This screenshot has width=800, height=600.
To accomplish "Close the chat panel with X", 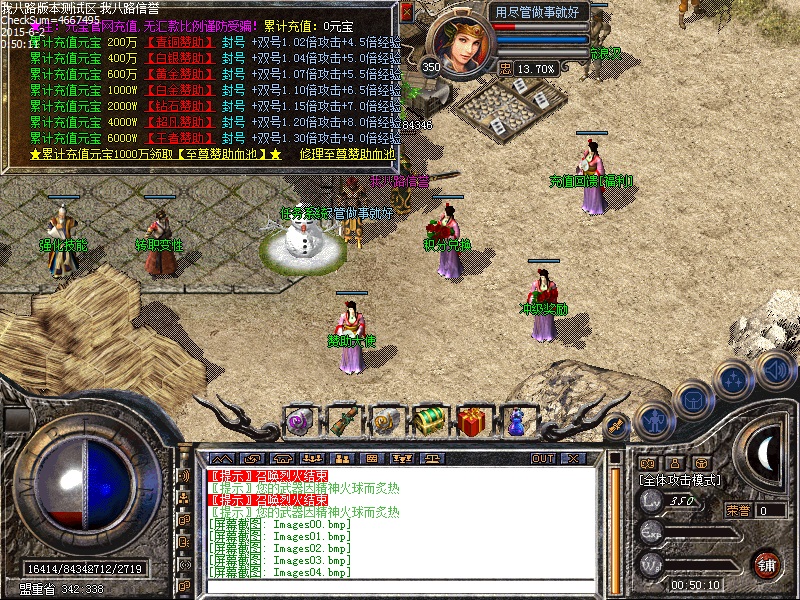I will click(573, 458).
